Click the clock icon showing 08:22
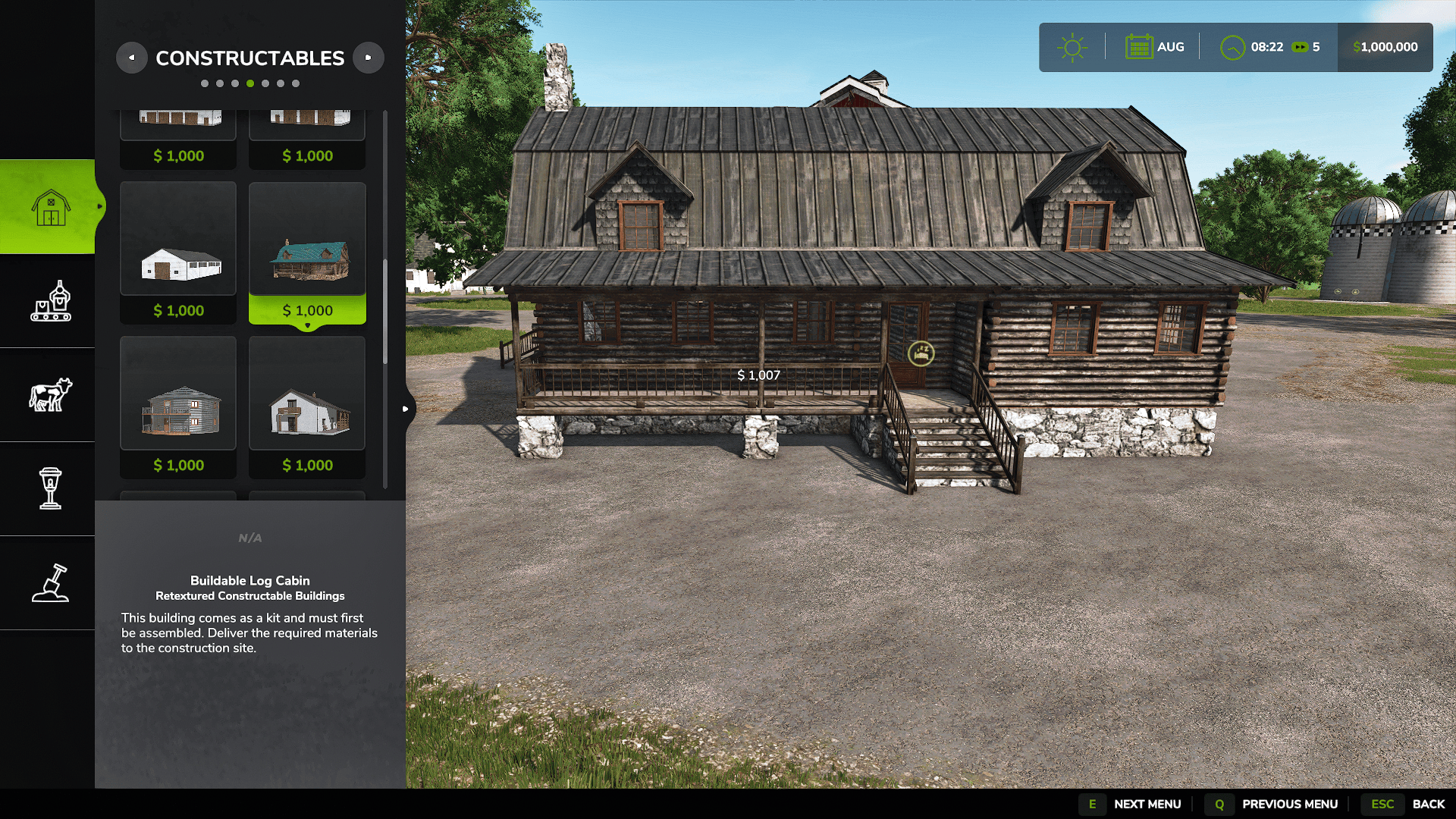Viewport: 1456px width, 819px height. click(x=1232, y=46)
